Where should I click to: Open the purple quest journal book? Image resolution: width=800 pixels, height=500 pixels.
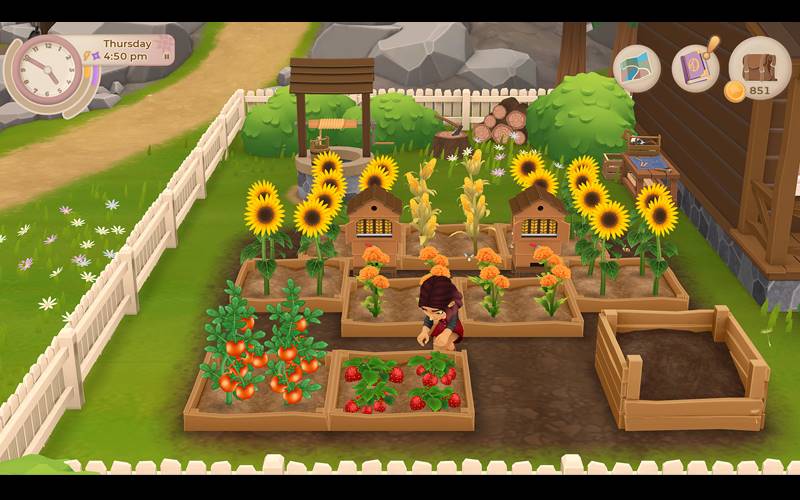pos(696,69)
